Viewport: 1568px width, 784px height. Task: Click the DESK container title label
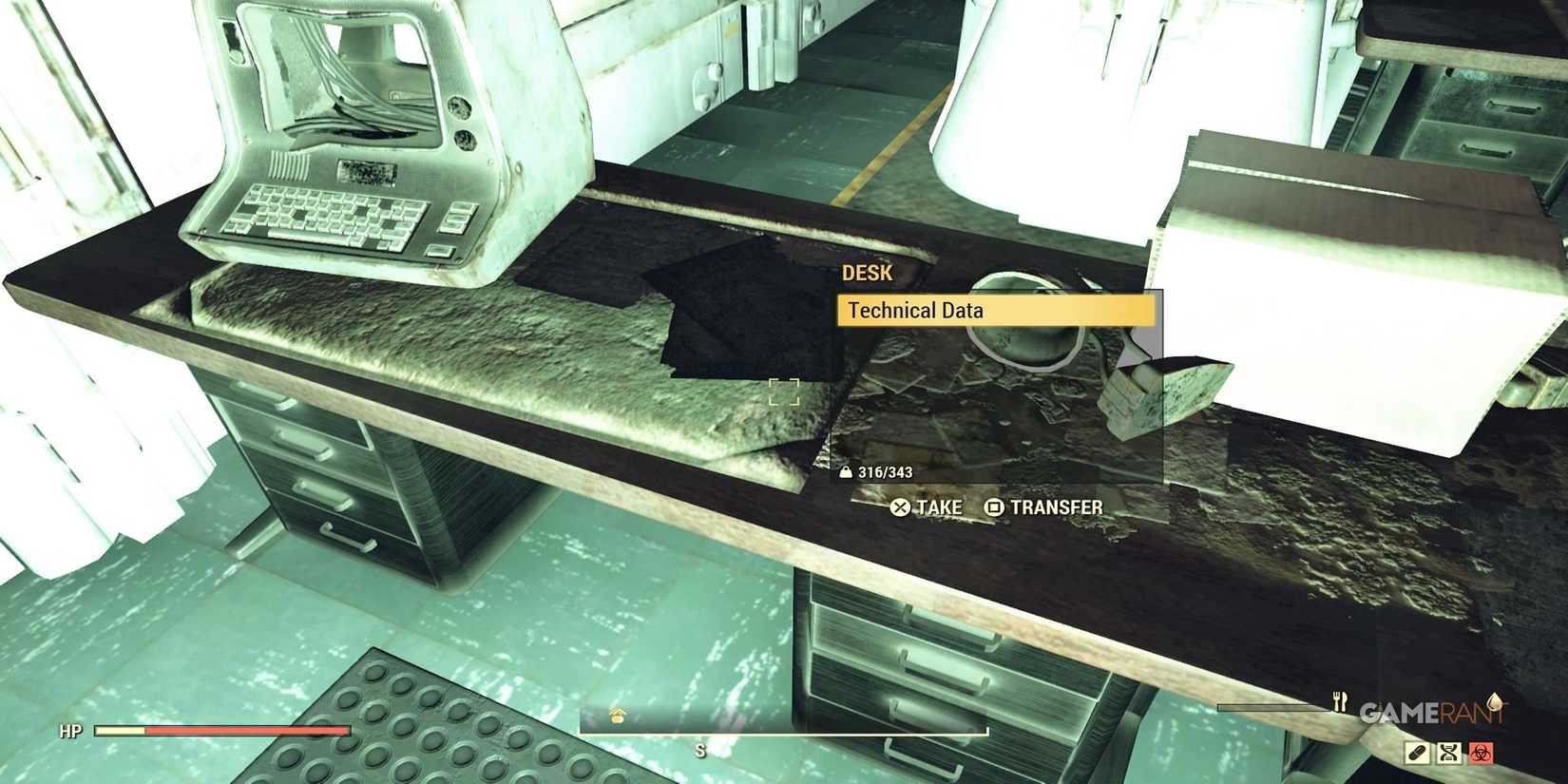[x=866, y=273]
